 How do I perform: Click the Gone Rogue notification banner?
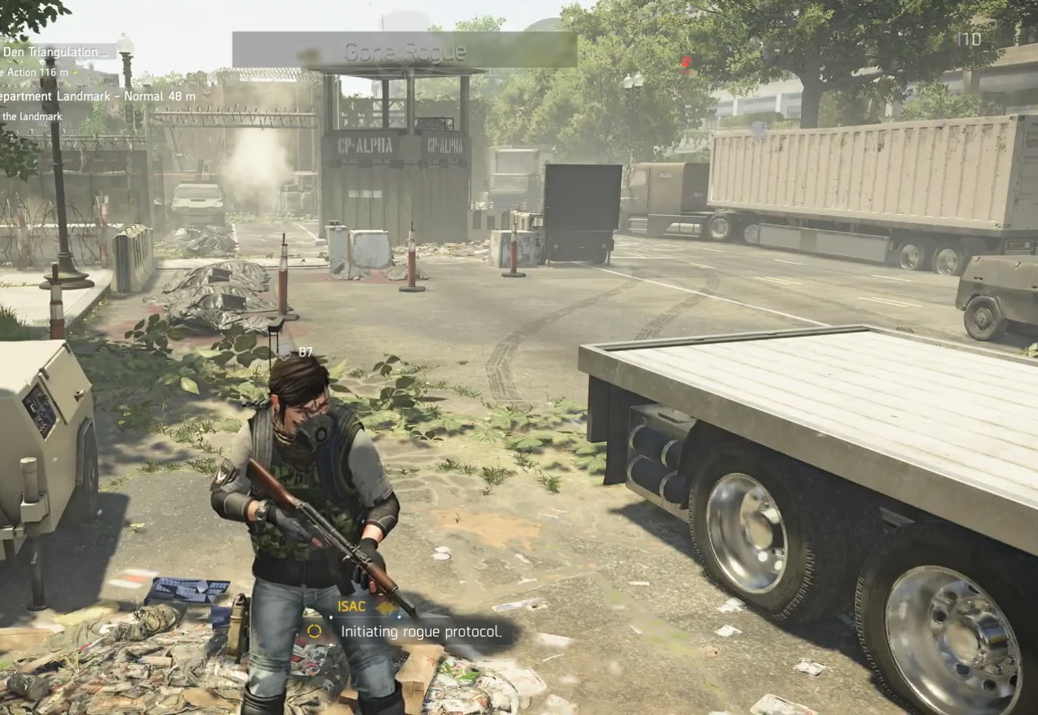(x=404, y=50)
